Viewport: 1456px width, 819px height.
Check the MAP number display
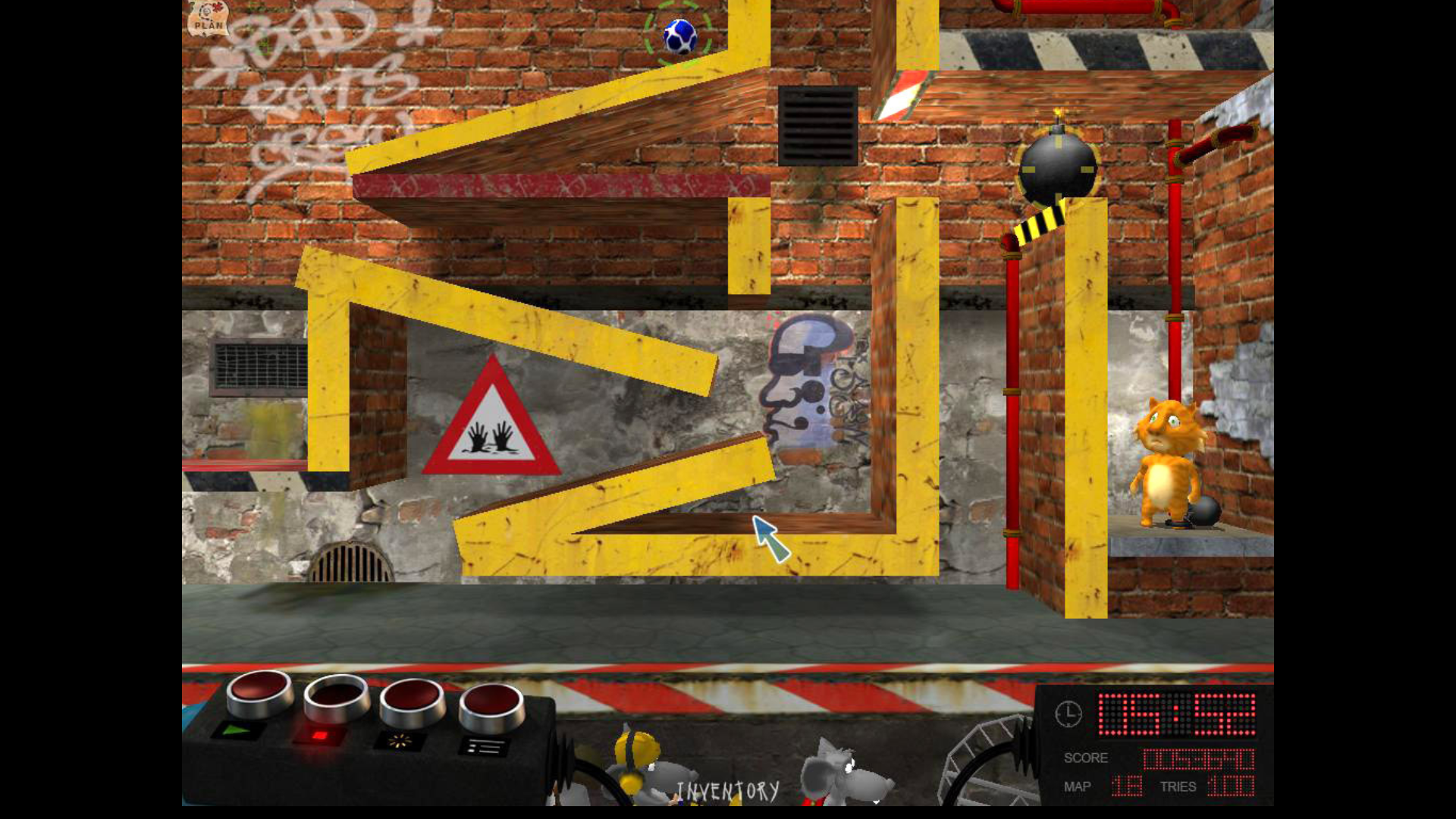[1128, 786]
